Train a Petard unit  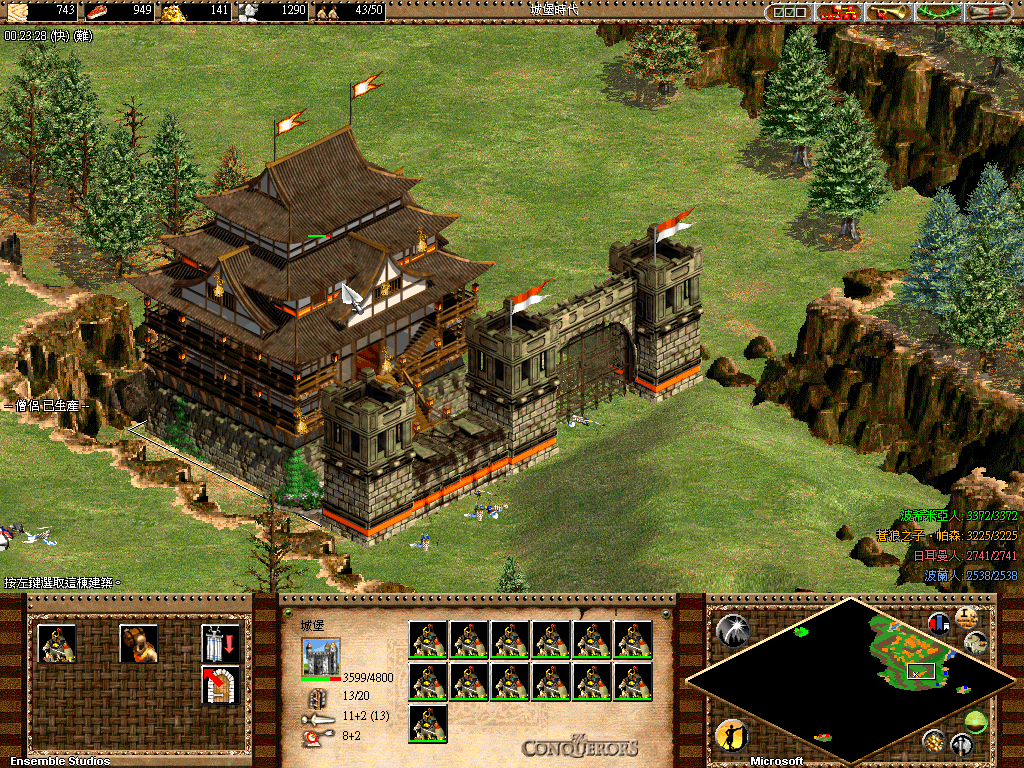click(138, 644)
